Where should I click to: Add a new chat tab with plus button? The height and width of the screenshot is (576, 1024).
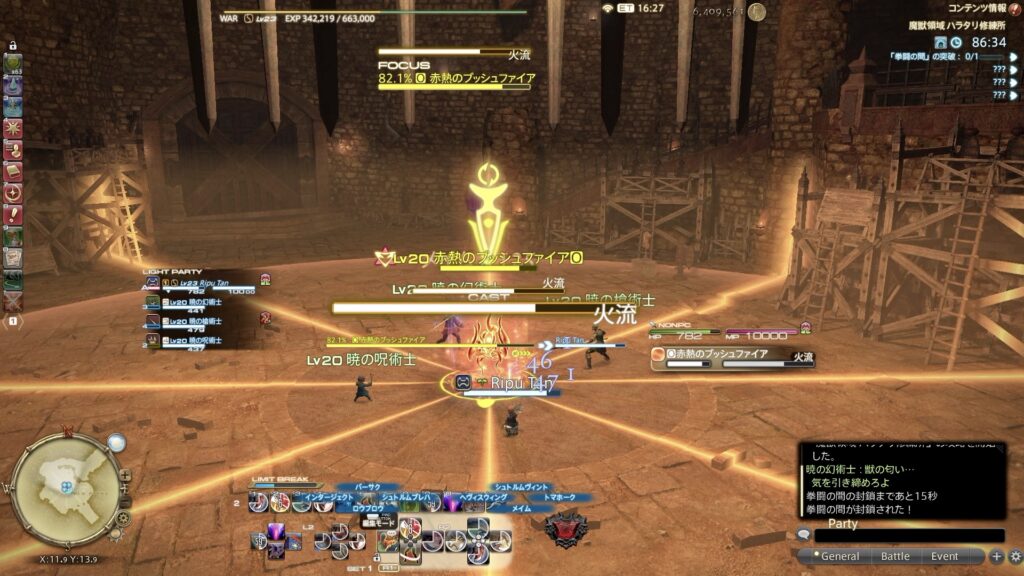(997, 556)
